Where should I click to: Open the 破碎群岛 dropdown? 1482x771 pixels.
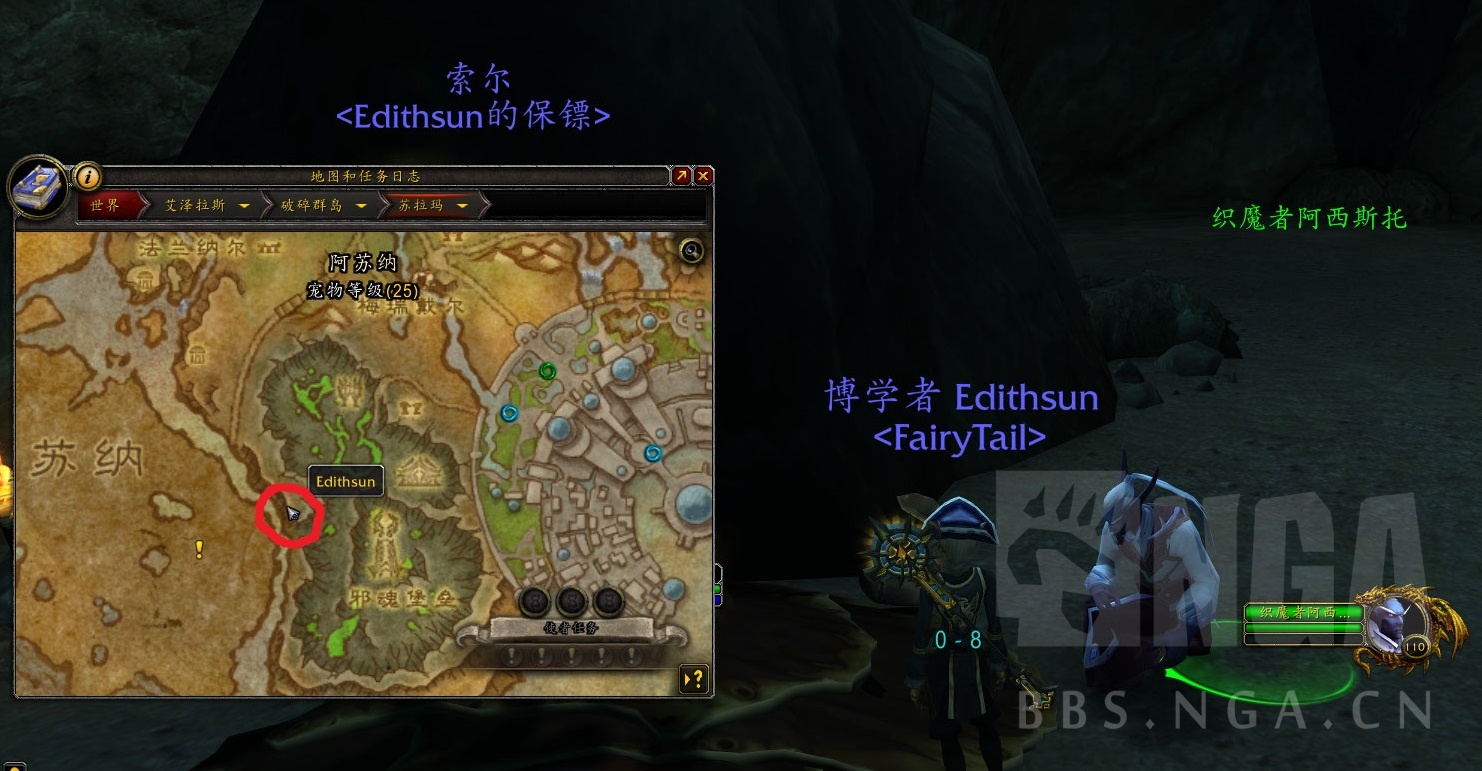pyautogui.click(x=319, y=205)
